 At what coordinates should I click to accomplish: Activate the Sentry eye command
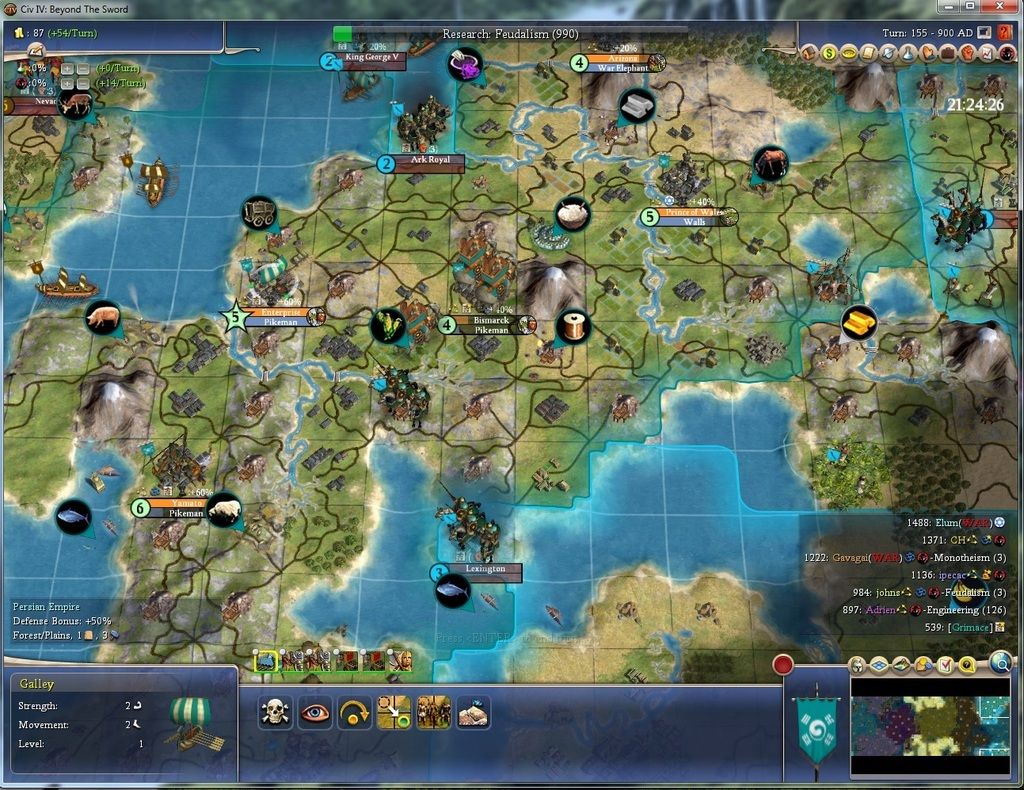pos(315,712)
